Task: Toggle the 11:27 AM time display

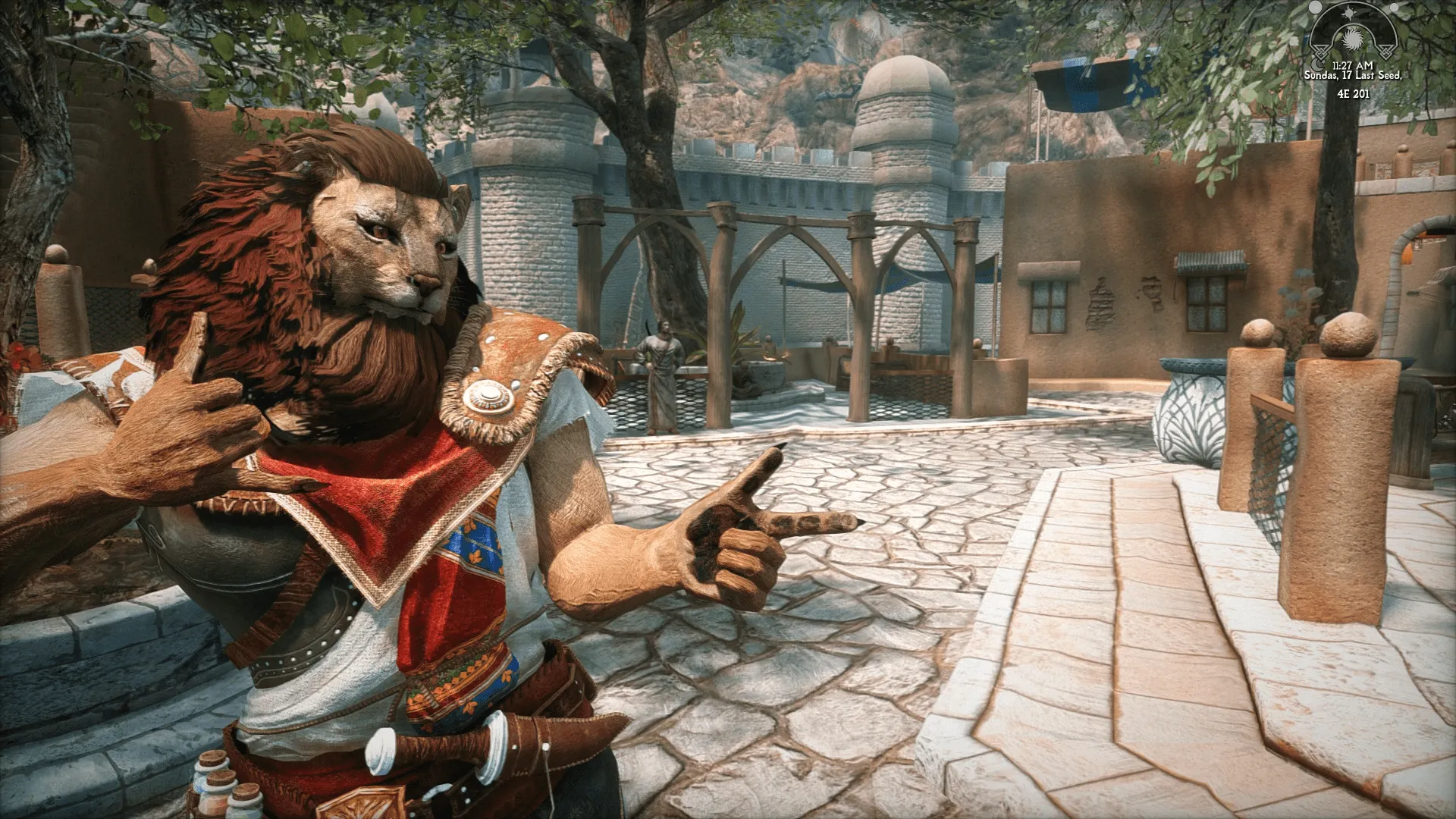Action: 1352,64
